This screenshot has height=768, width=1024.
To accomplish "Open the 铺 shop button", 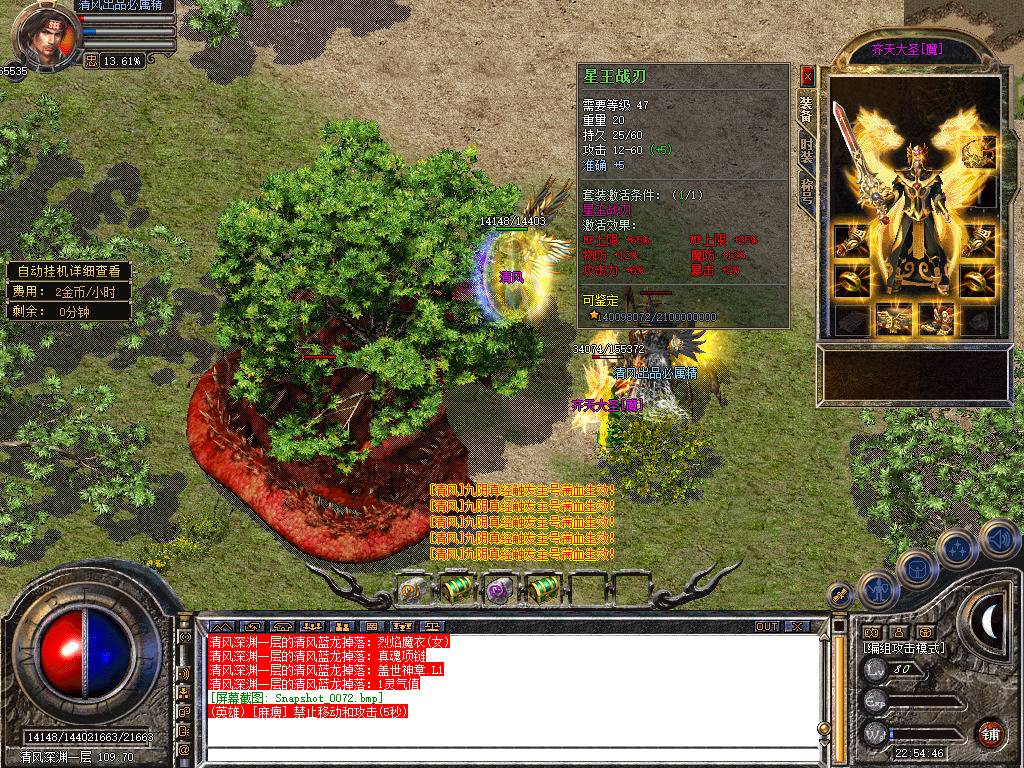I will pos(990,732).
